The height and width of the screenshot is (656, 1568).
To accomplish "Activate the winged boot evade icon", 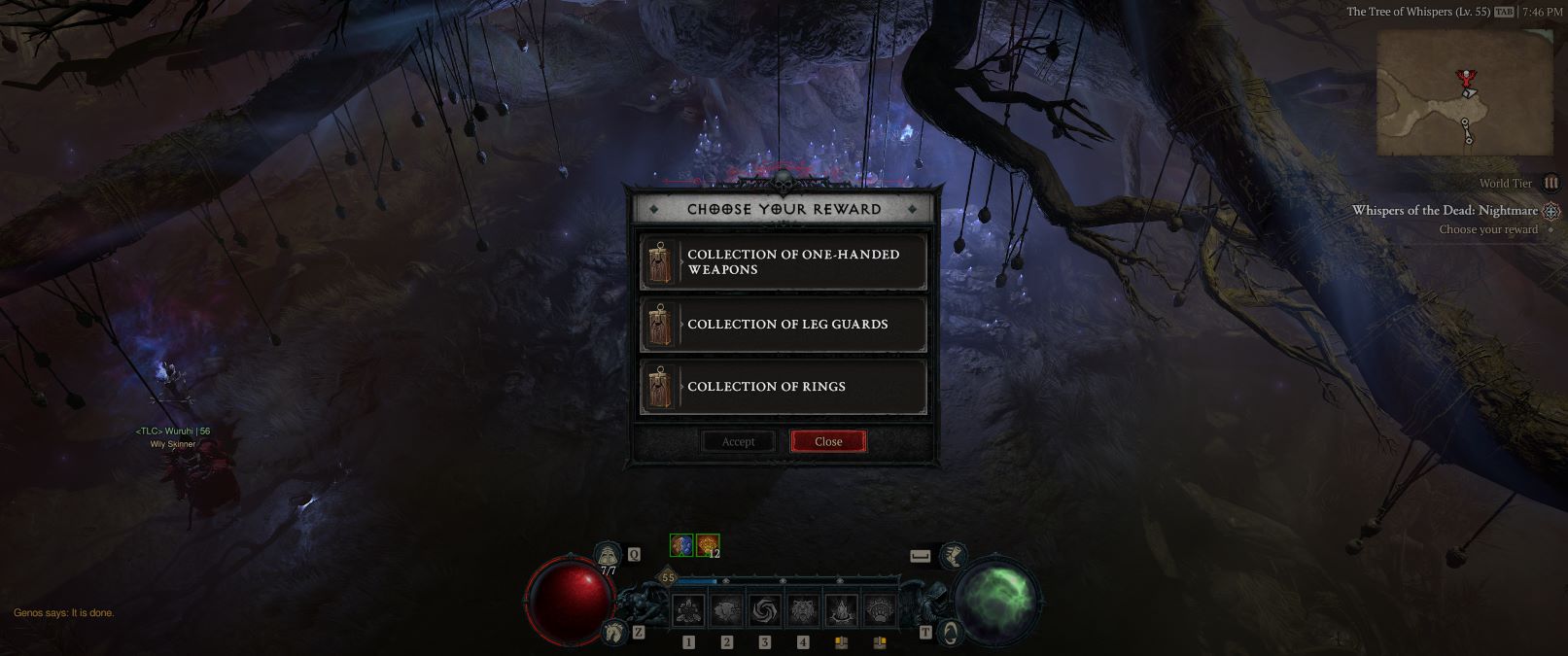I will click(955, 557).
